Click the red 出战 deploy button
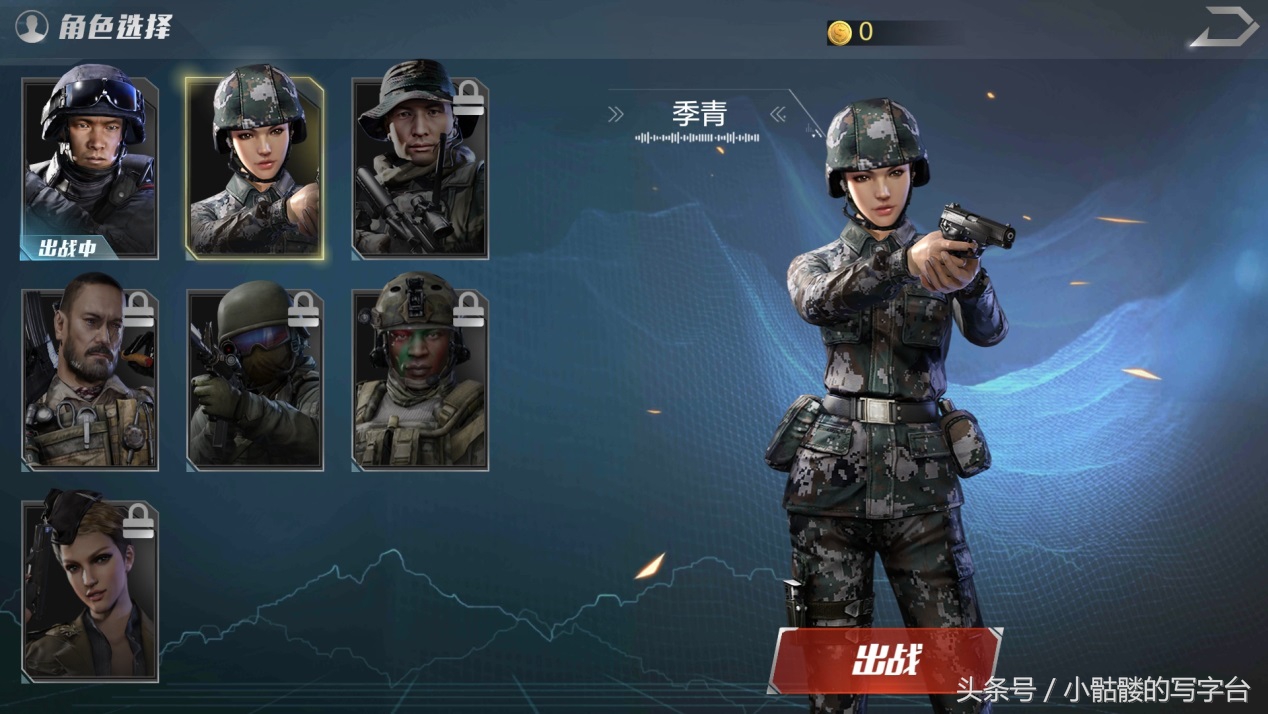 885,660
